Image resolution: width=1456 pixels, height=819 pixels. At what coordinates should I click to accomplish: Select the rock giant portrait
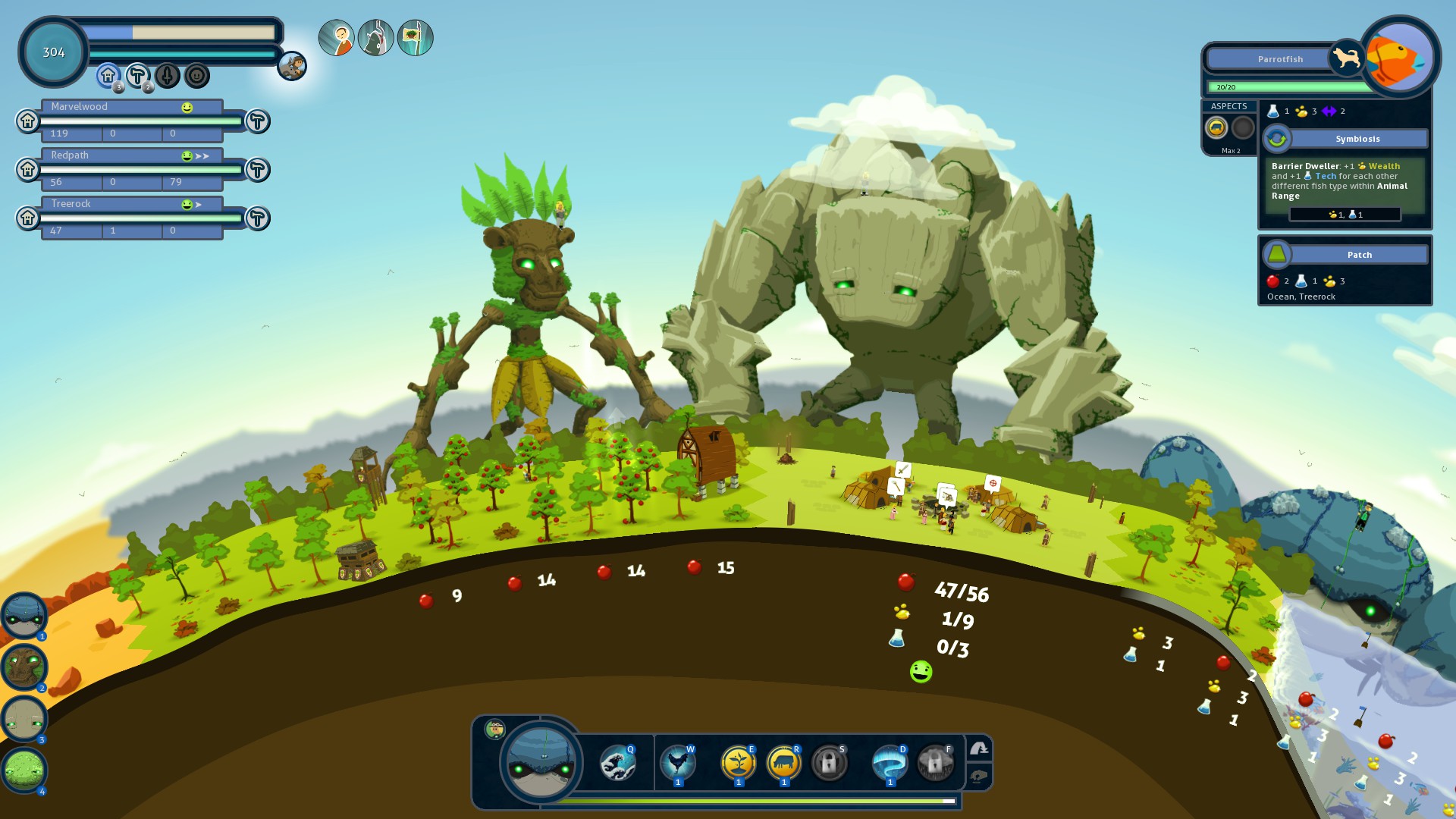click(x=24, y=718)
